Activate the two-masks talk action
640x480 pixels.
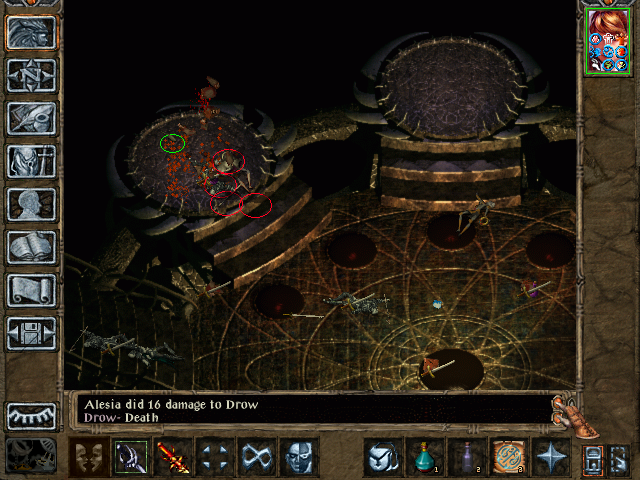(89, 459)
